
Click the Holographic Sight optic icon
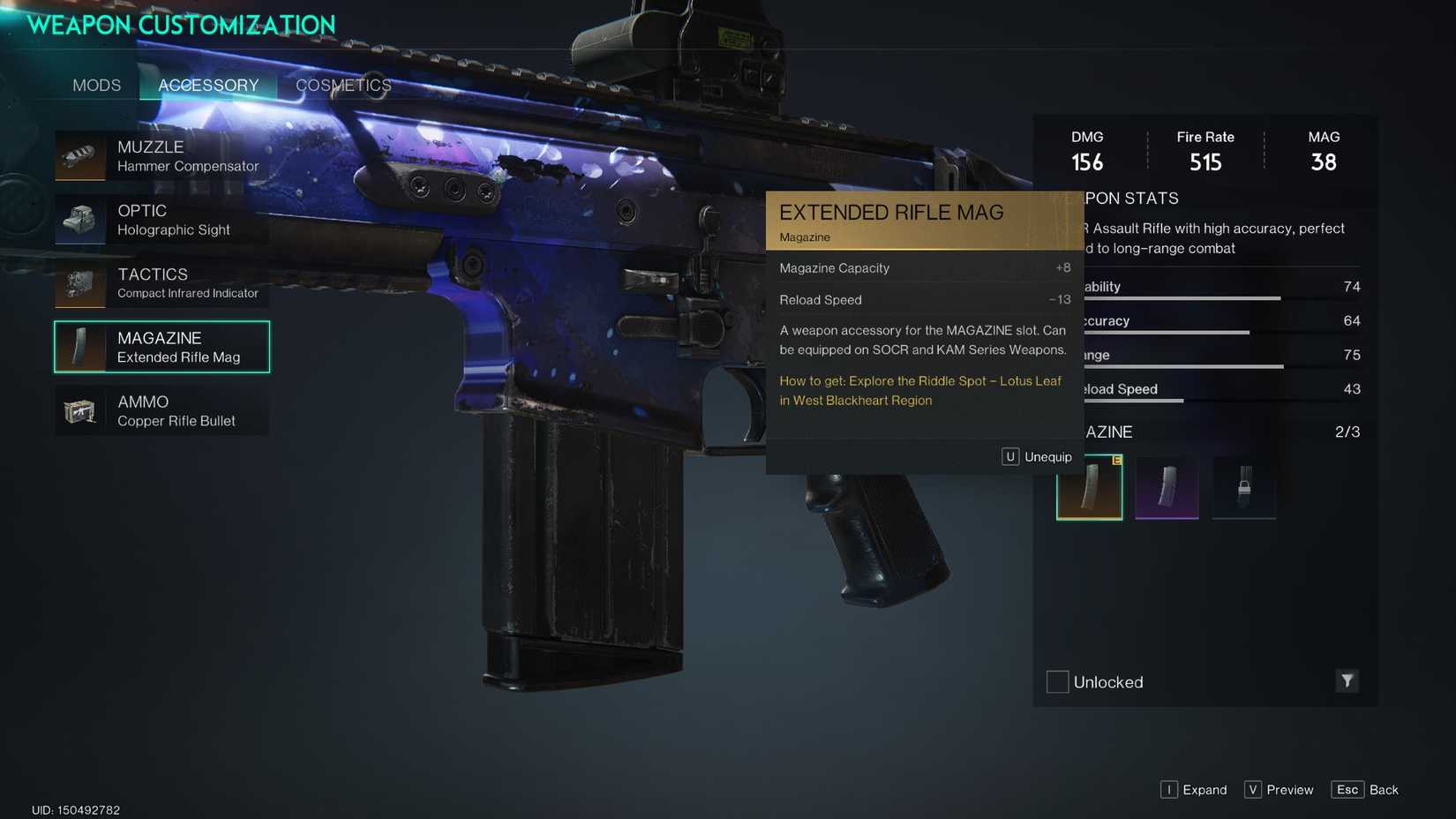click(80, 220)
